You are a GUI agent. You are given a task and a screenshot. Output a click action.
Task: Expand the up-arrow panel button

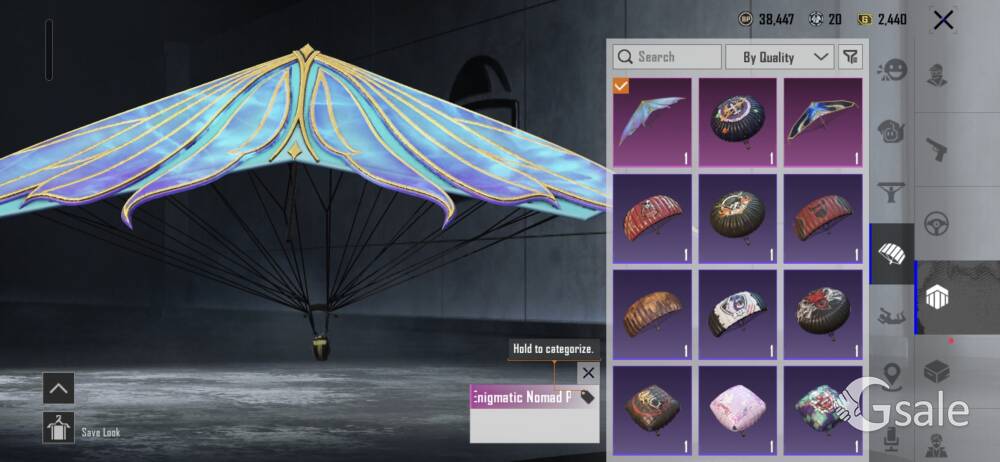(x=58, y=388)
